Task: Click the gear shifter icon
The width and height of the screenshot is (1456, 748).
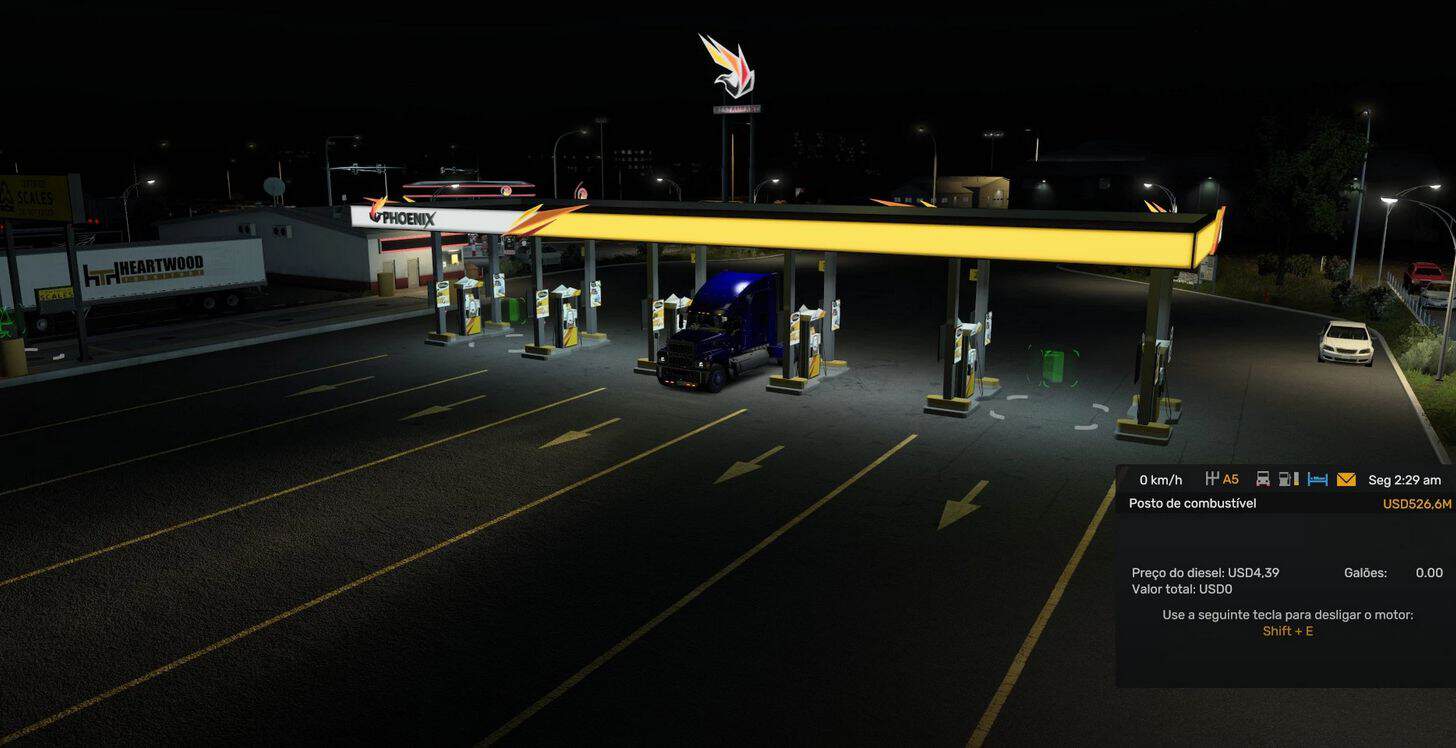Action: (x=1213, y=479)
